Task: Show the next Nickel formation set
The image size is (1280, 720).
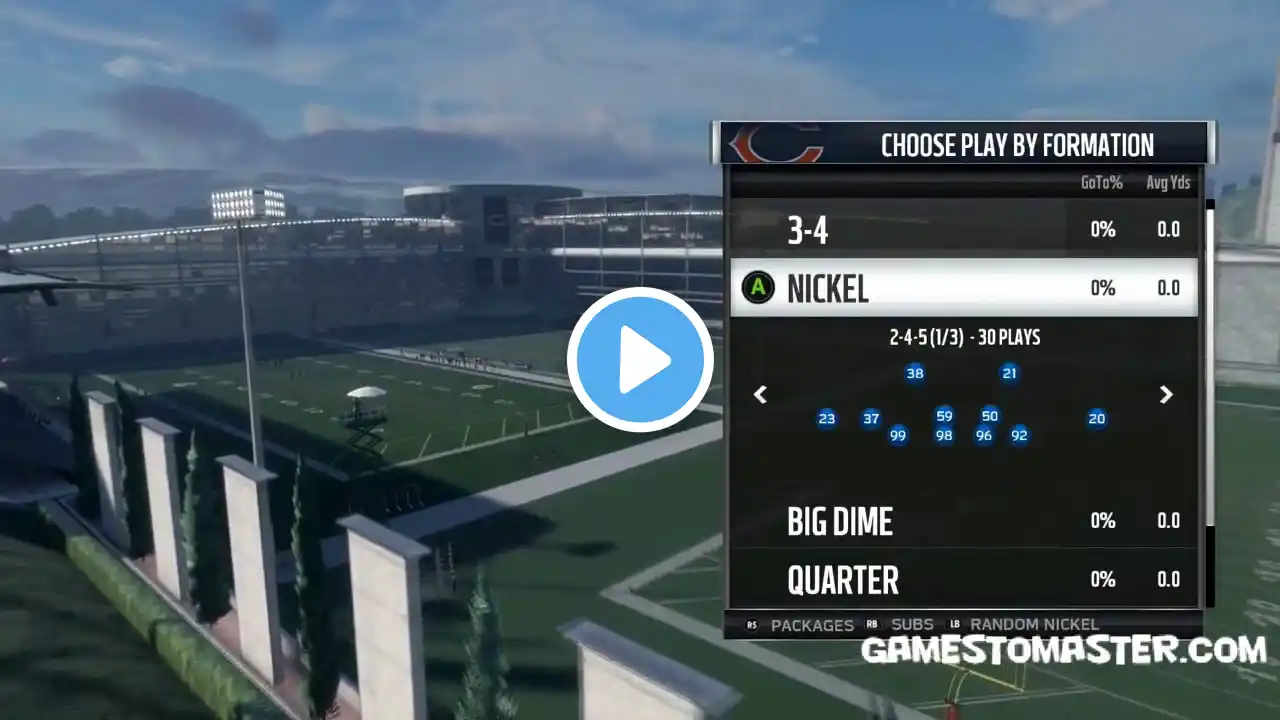Action: click(x=1166, y=395)
